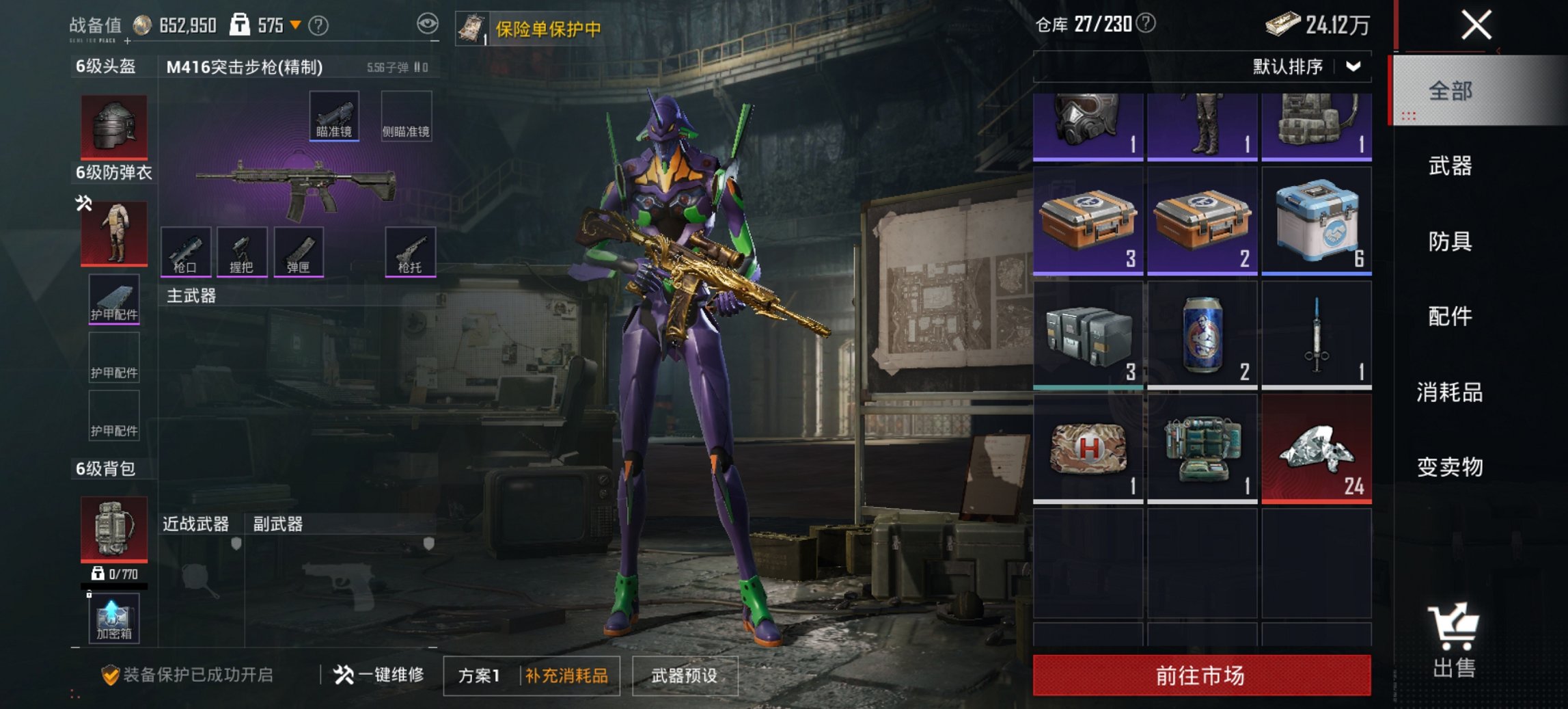Switch to the 近战武器 weapon tab
The height and width of the screenshot is (709, 1568).
coord(196,524)
